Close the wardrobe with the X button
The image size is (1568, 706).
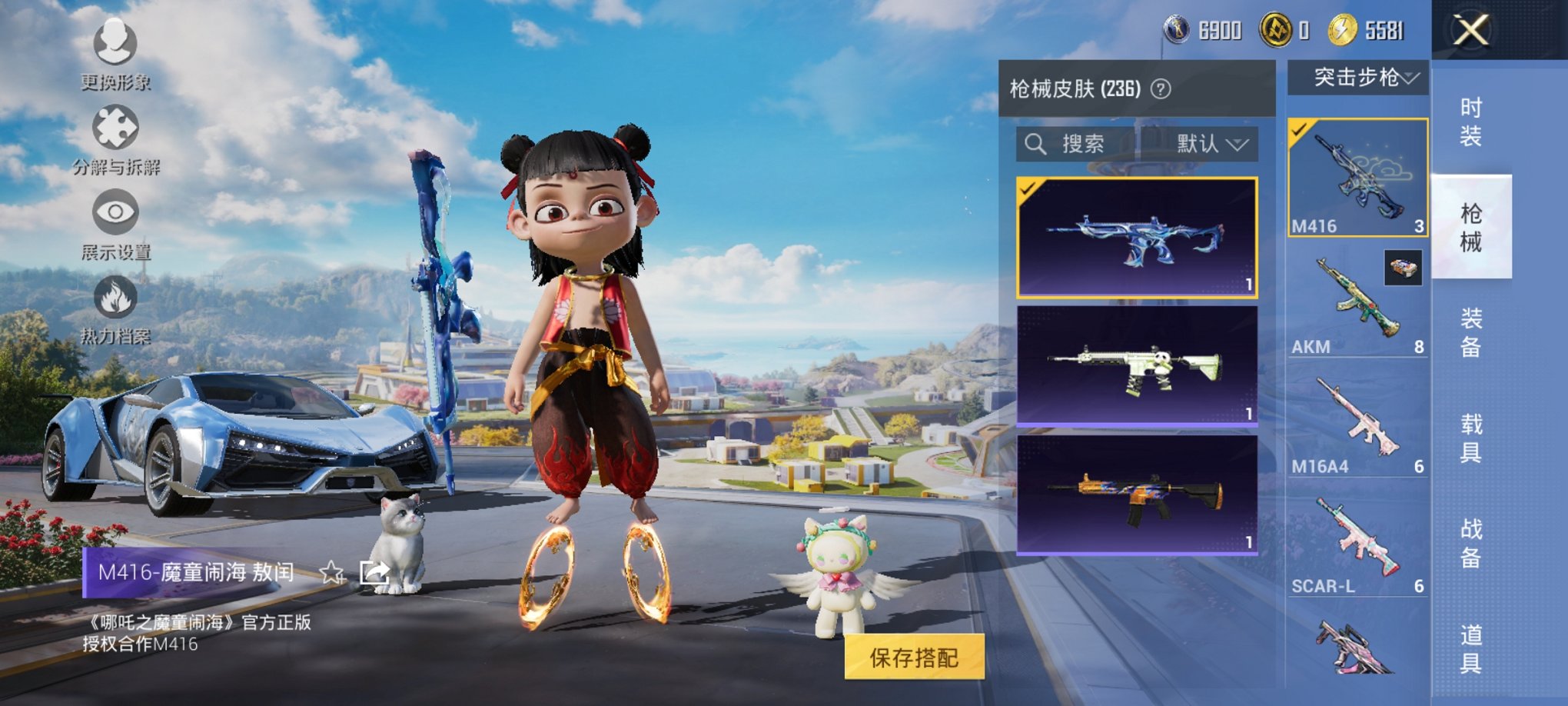click(1470, 32)
